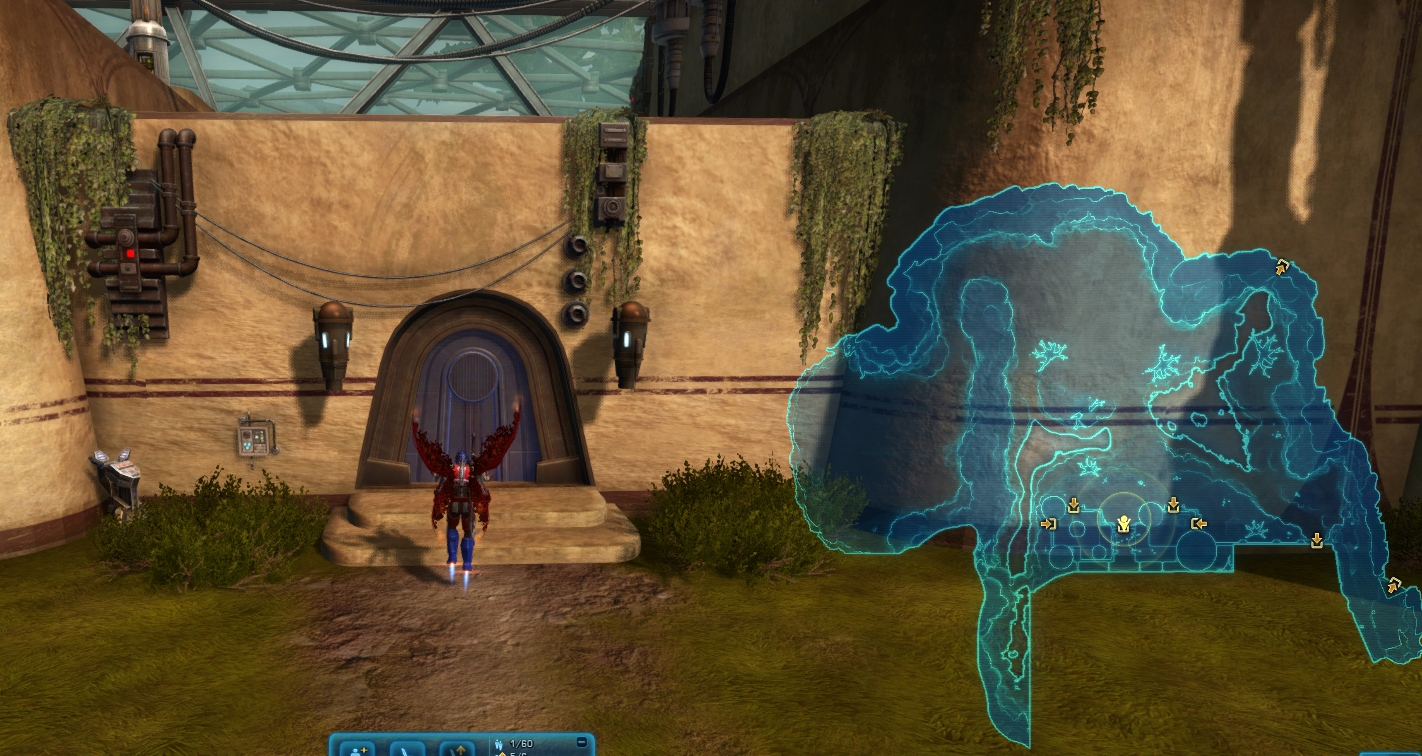Select the left-pointing entrance arrow map marker
Image resolution: width=1422 pixels, height=756 pixels.
1198,523
